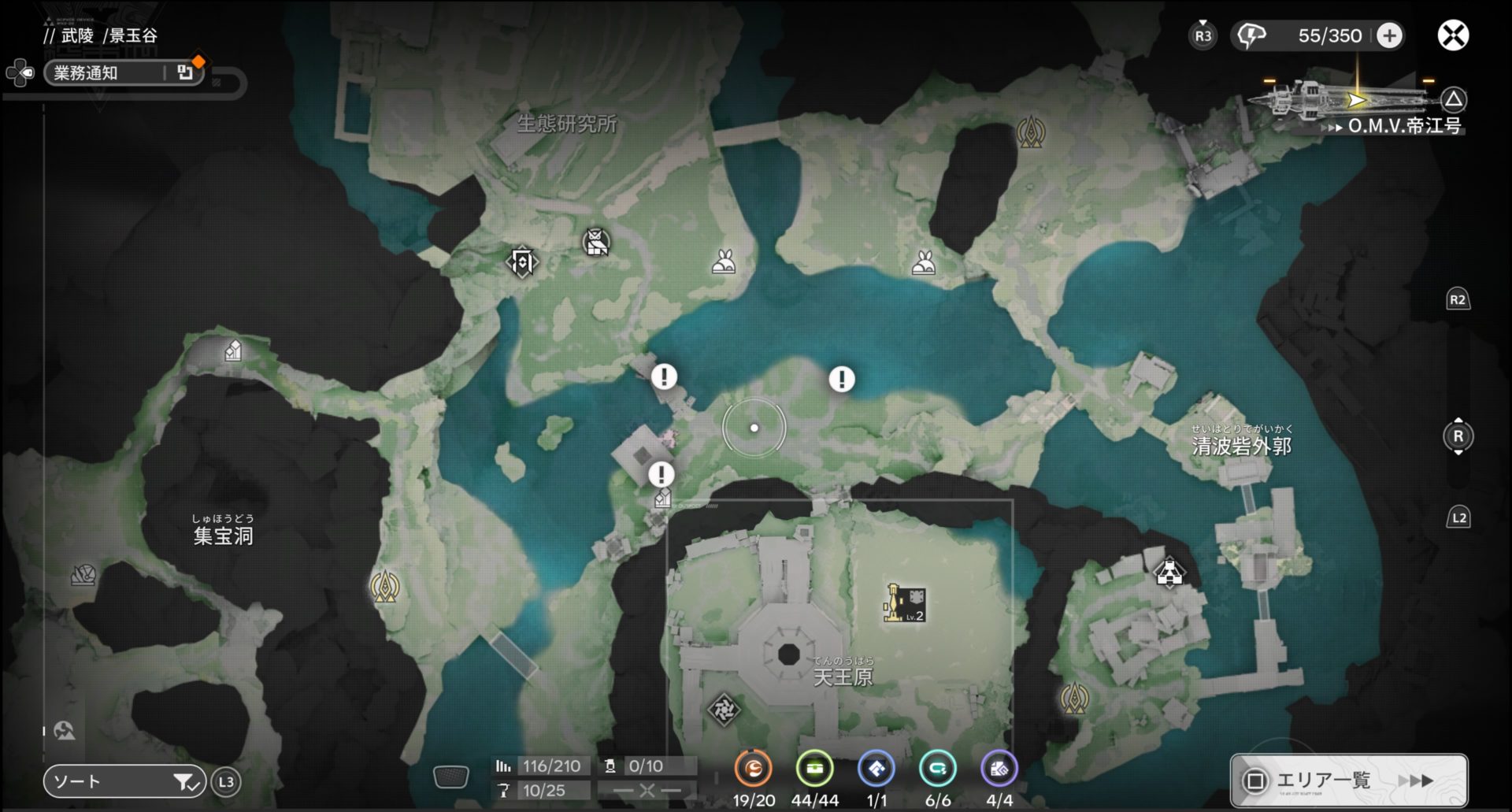Screen dimensions: 1512x812
Task: Select the swirl diamond marker below 天王原
Action: coord(723,710)
